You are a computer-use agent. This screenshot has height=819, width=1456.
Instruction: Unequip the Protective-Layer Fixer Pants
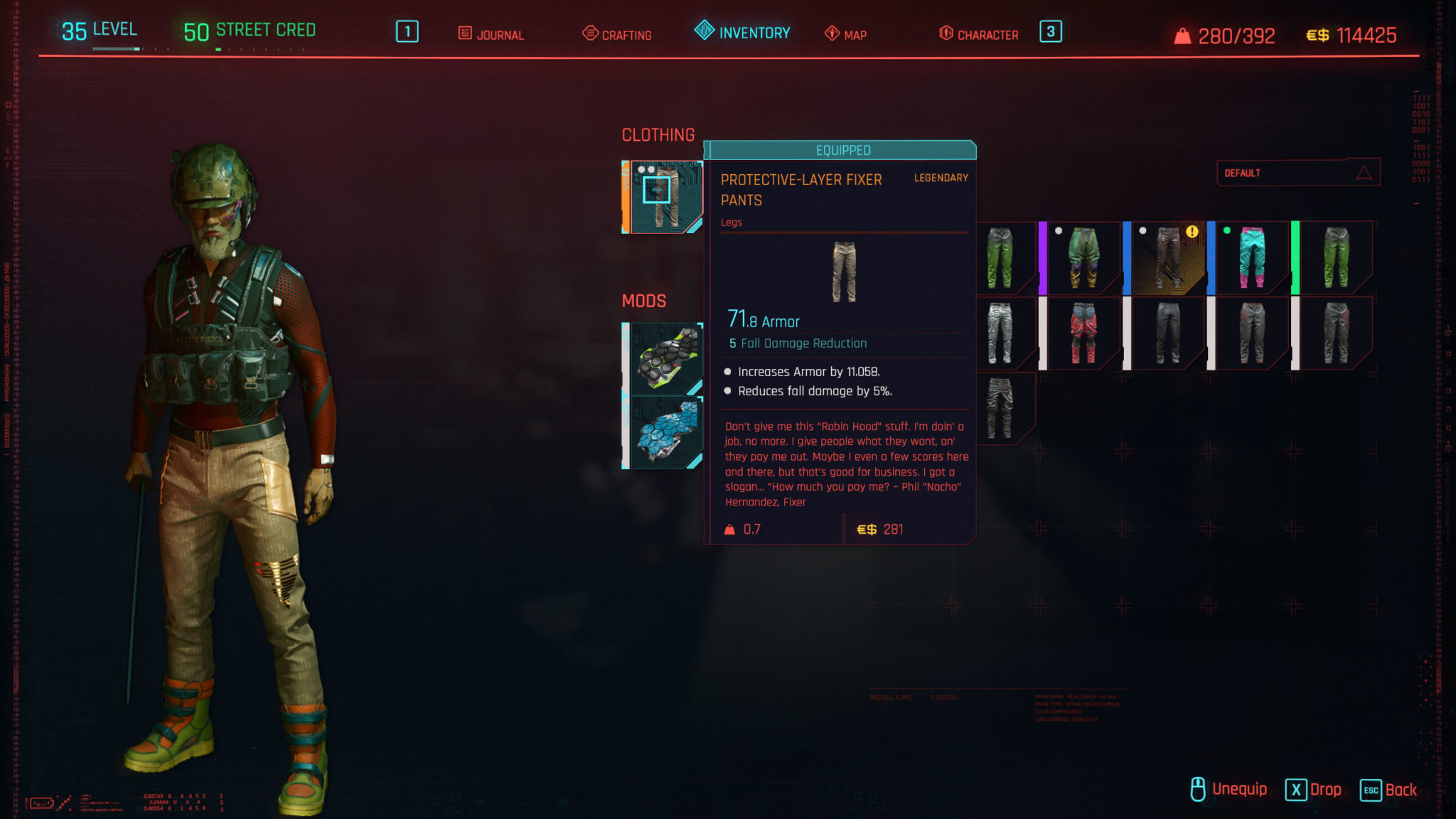[x=1238, y=788]
